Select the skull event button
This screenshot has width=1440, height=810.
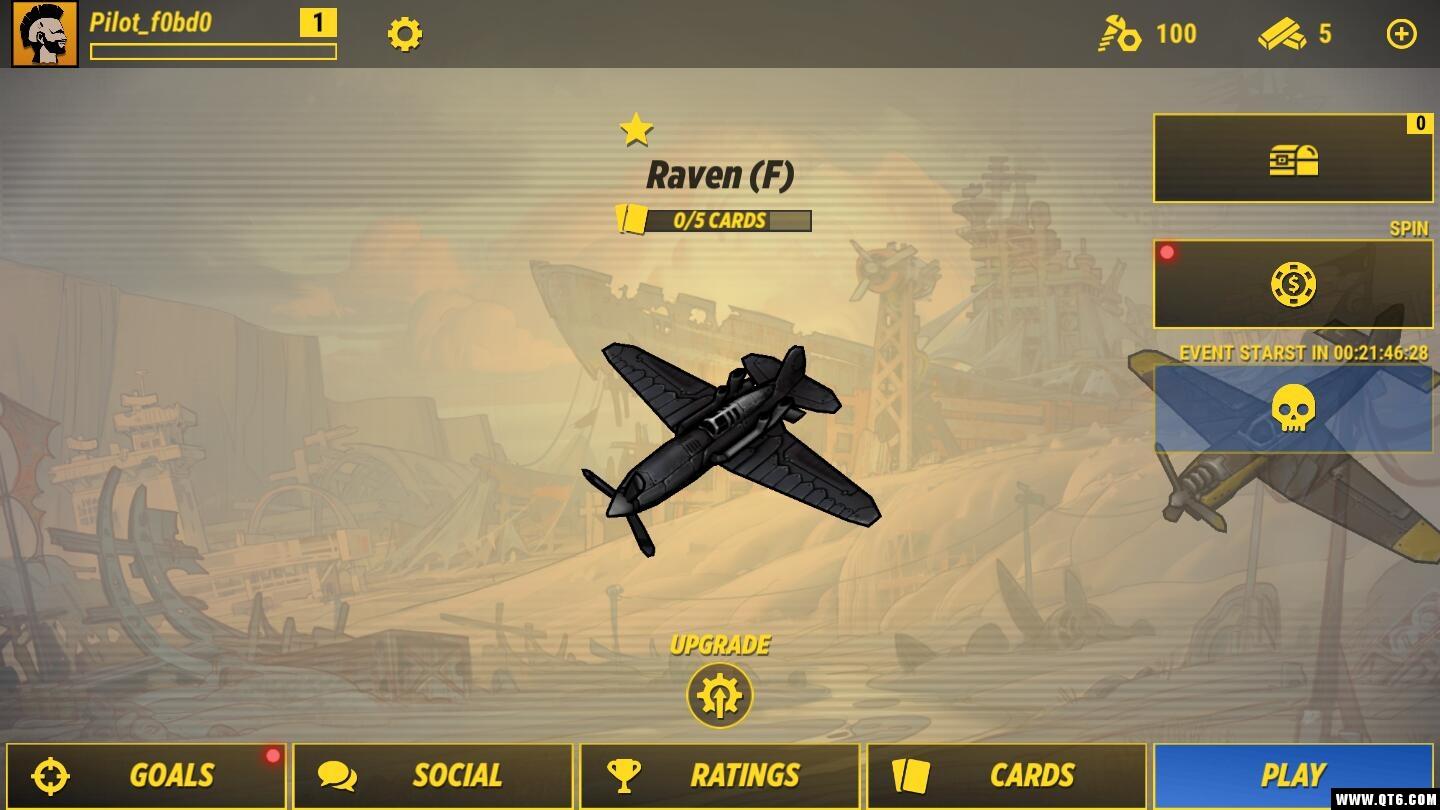1292,409
